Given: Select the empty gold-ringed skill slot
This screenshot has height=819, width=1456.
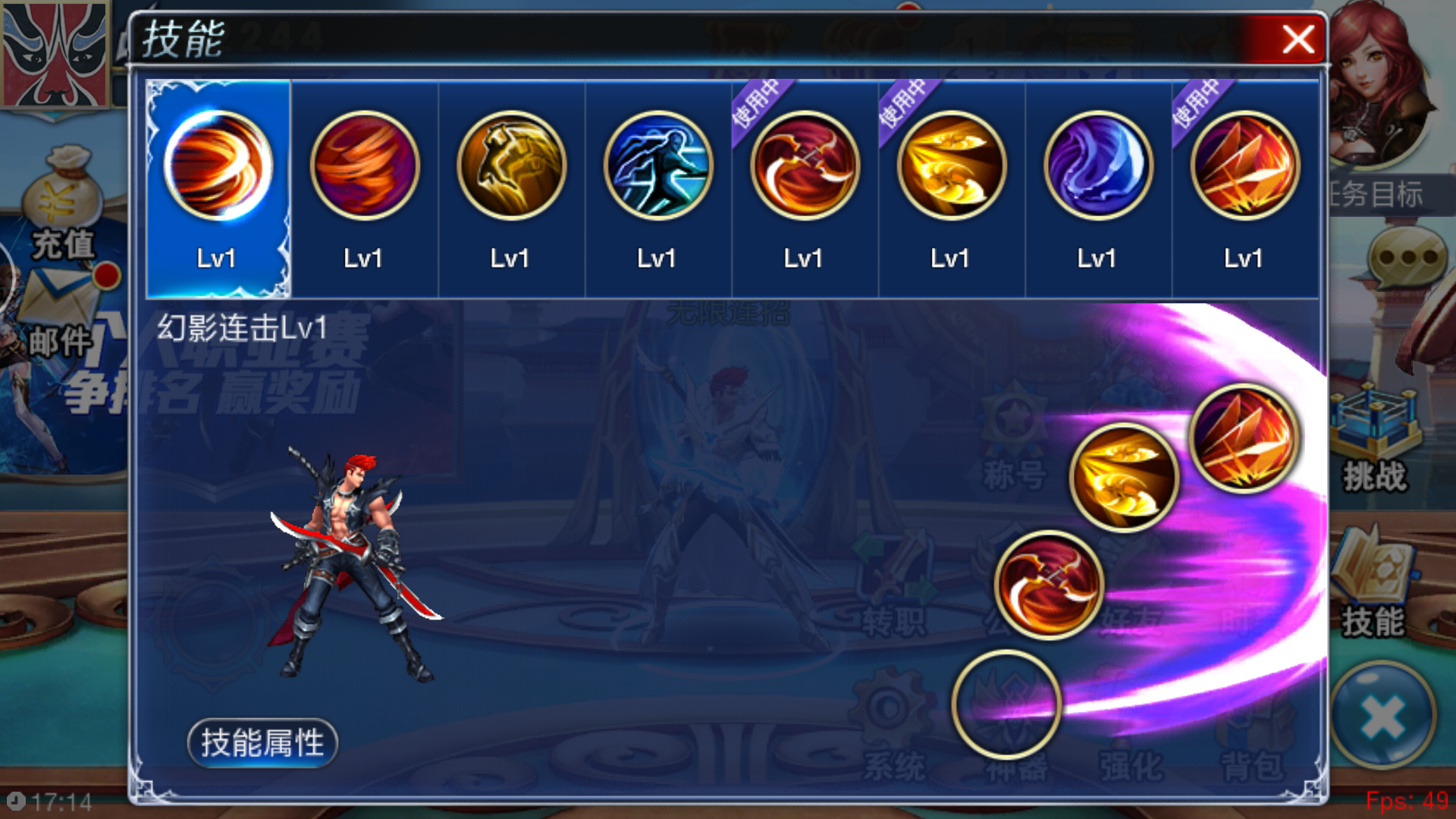Looking at the screenshot, I should [x=1006, y=704].
